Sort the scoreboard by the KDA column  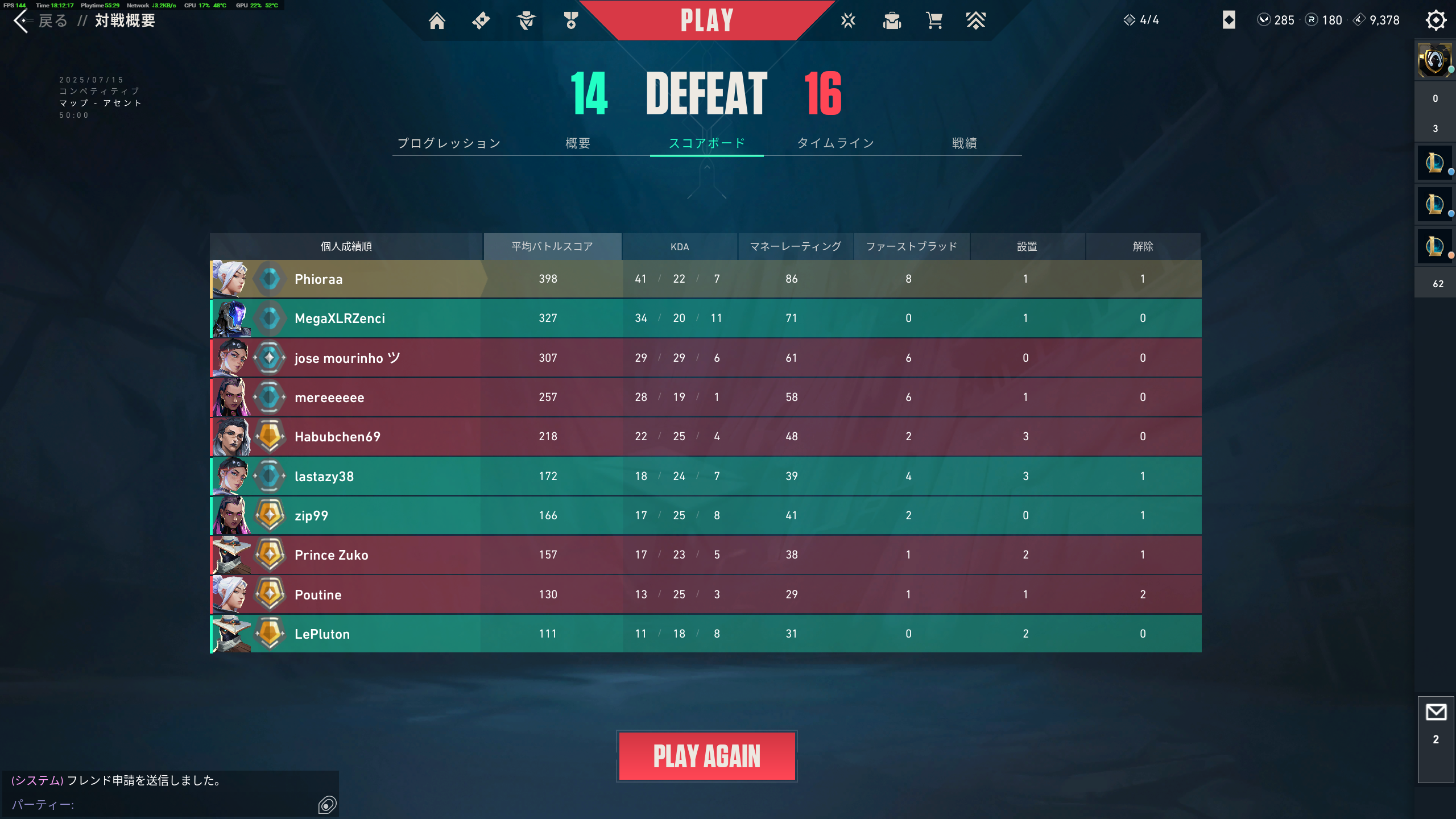[679, 246]
